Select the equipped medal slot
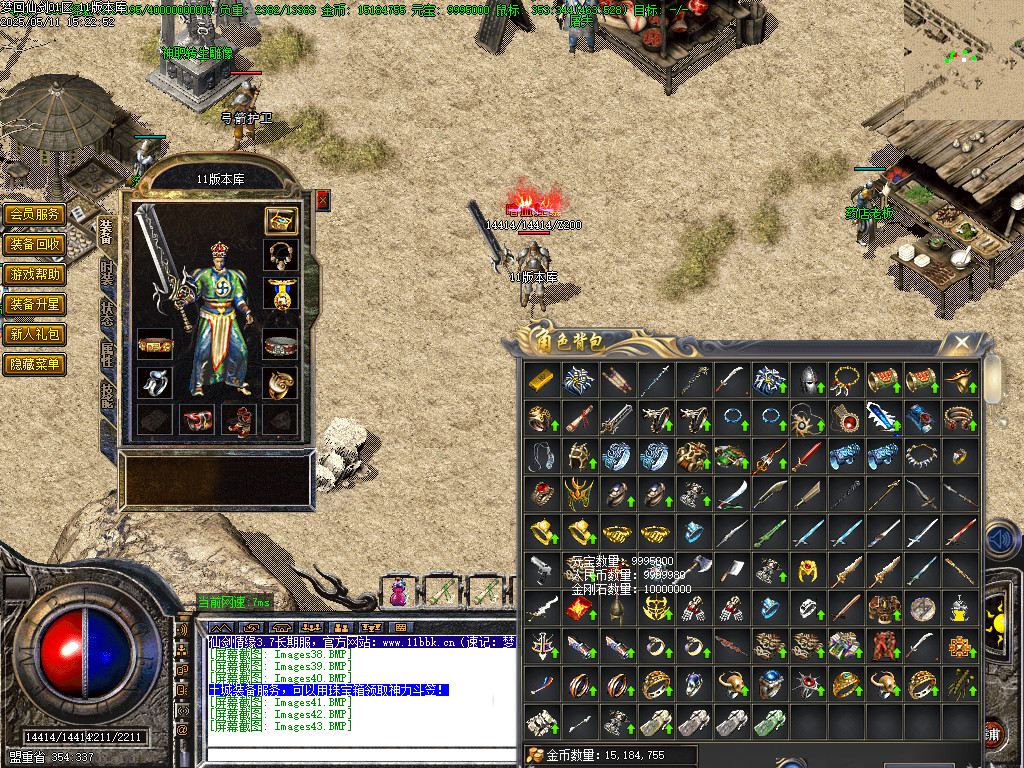Image resolution: width=1024 pixels, height=768 pixels. tap(280, 294)
